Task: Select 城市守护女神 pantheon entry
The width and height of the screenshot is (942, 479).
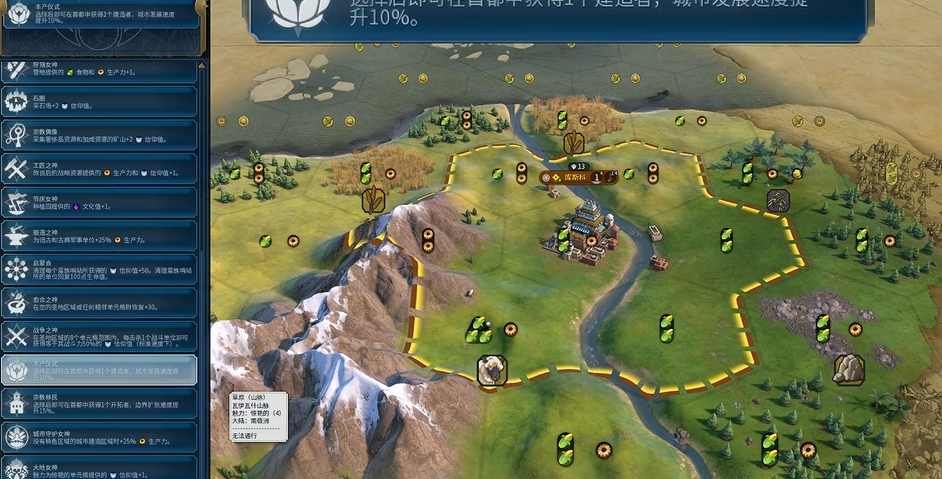Action: point(100,437)
